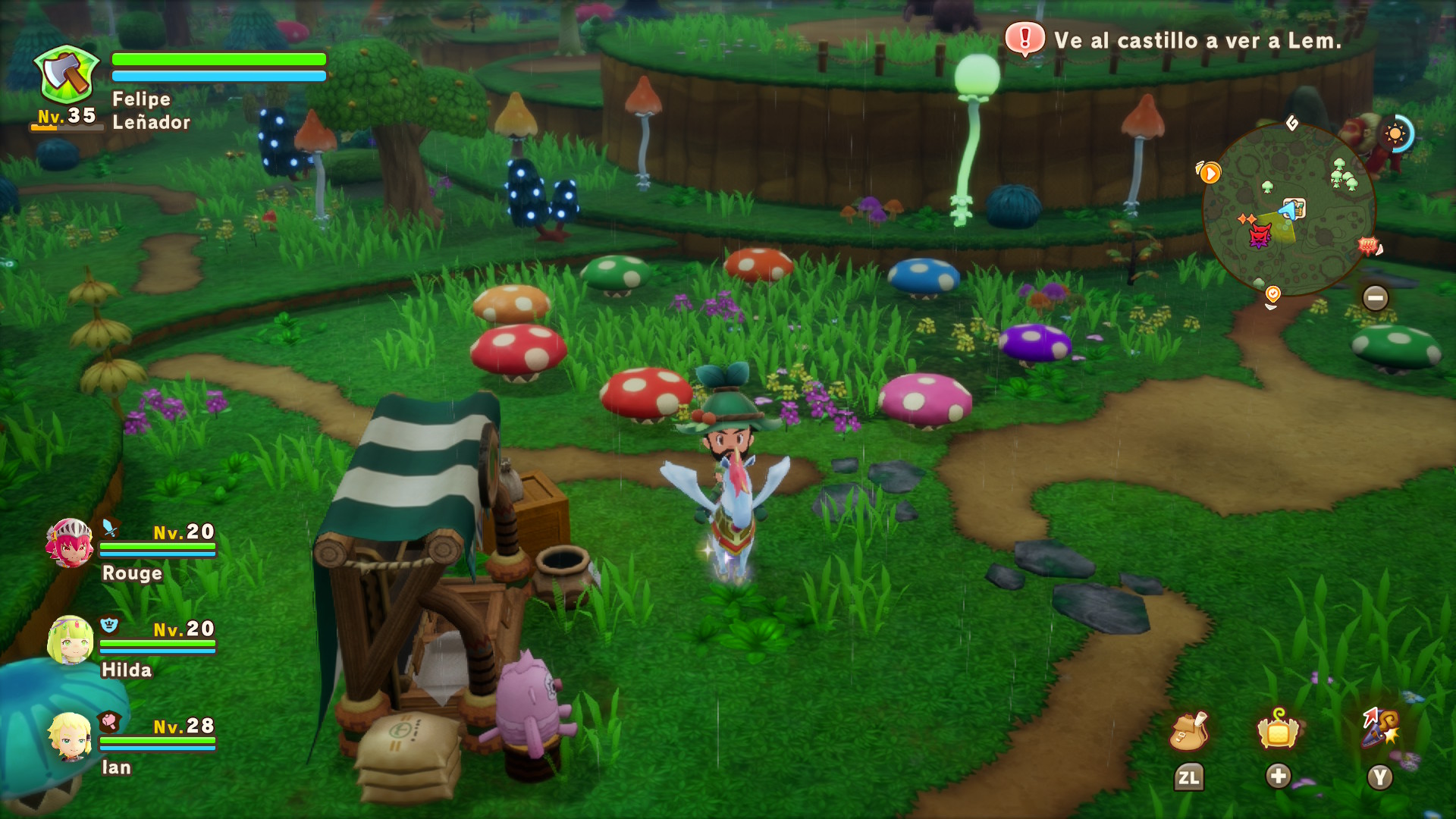
Task: Select Hilda's party portrait
Action: [x=70, y=640]
